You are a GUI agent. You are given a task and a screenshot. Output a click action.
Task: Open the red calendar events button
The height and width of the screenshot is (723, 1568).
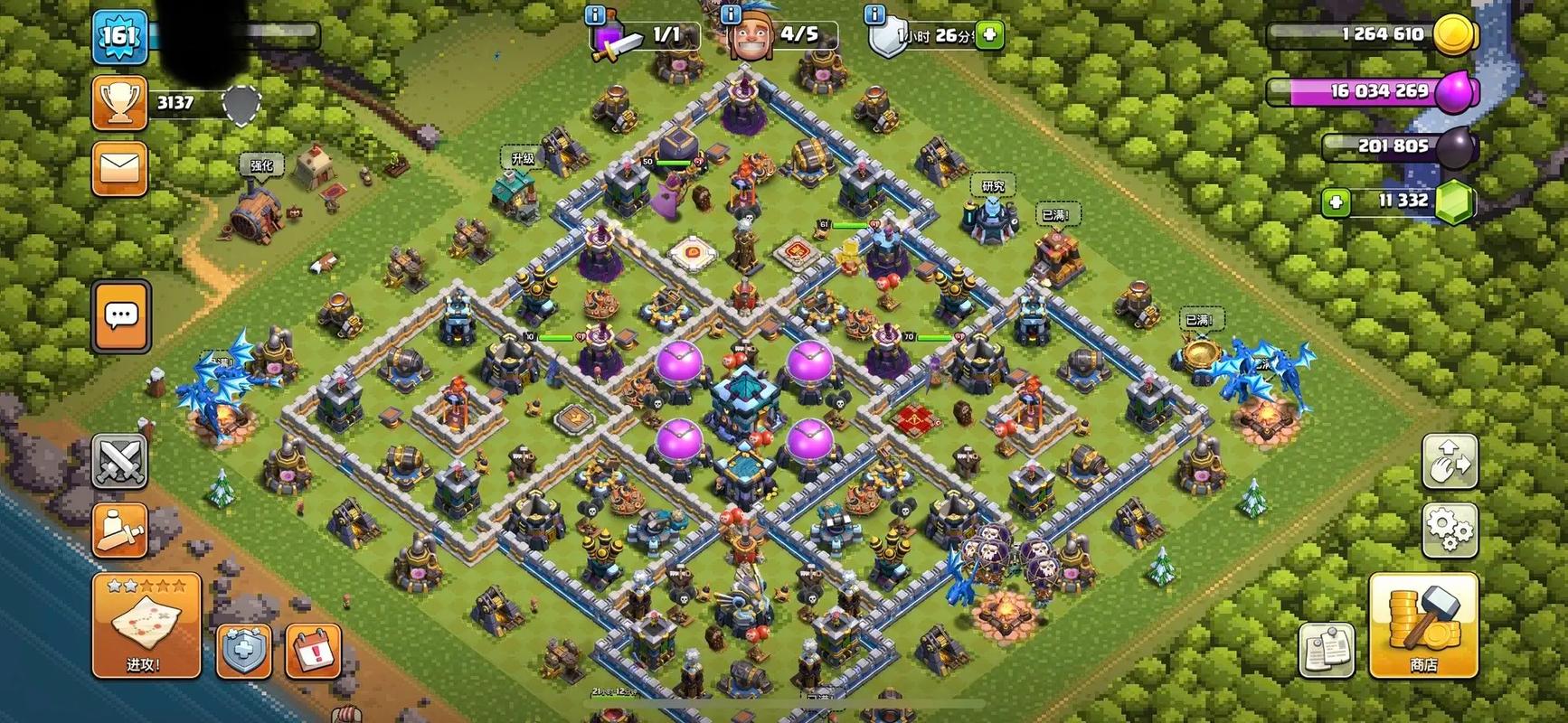click(x=313, y=649)
